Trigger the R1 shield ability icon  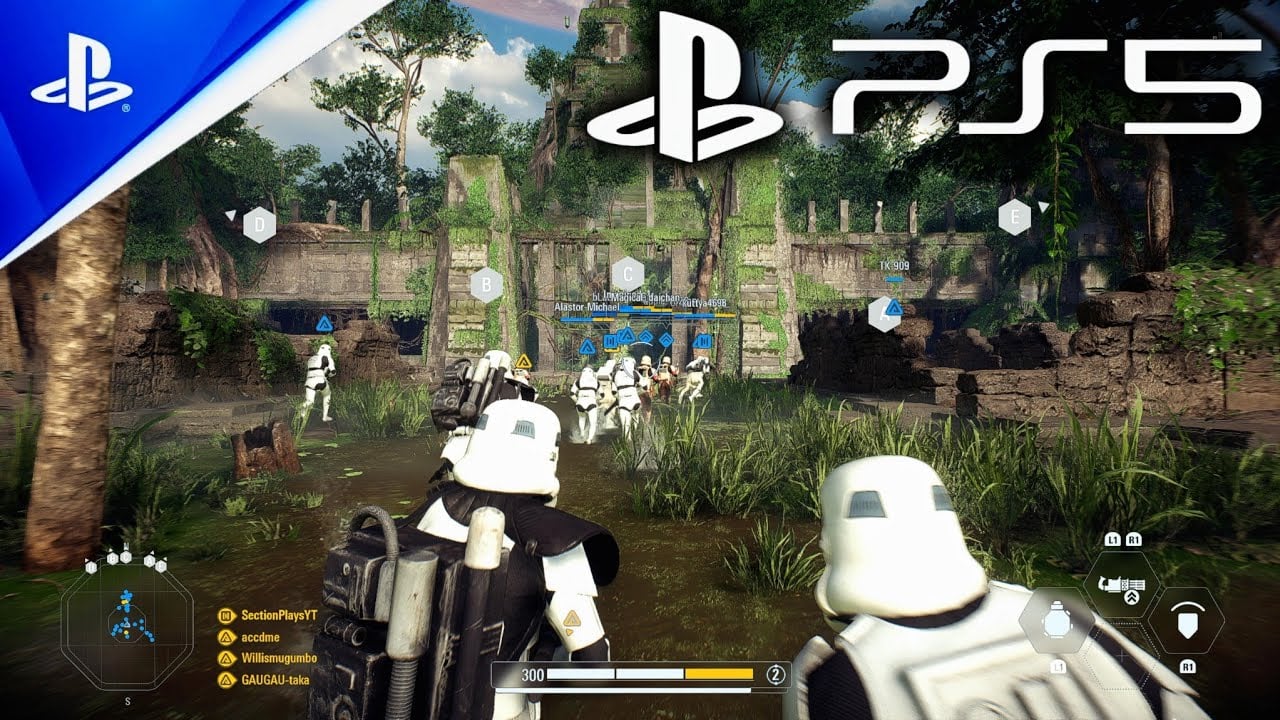pos(1187,618)
